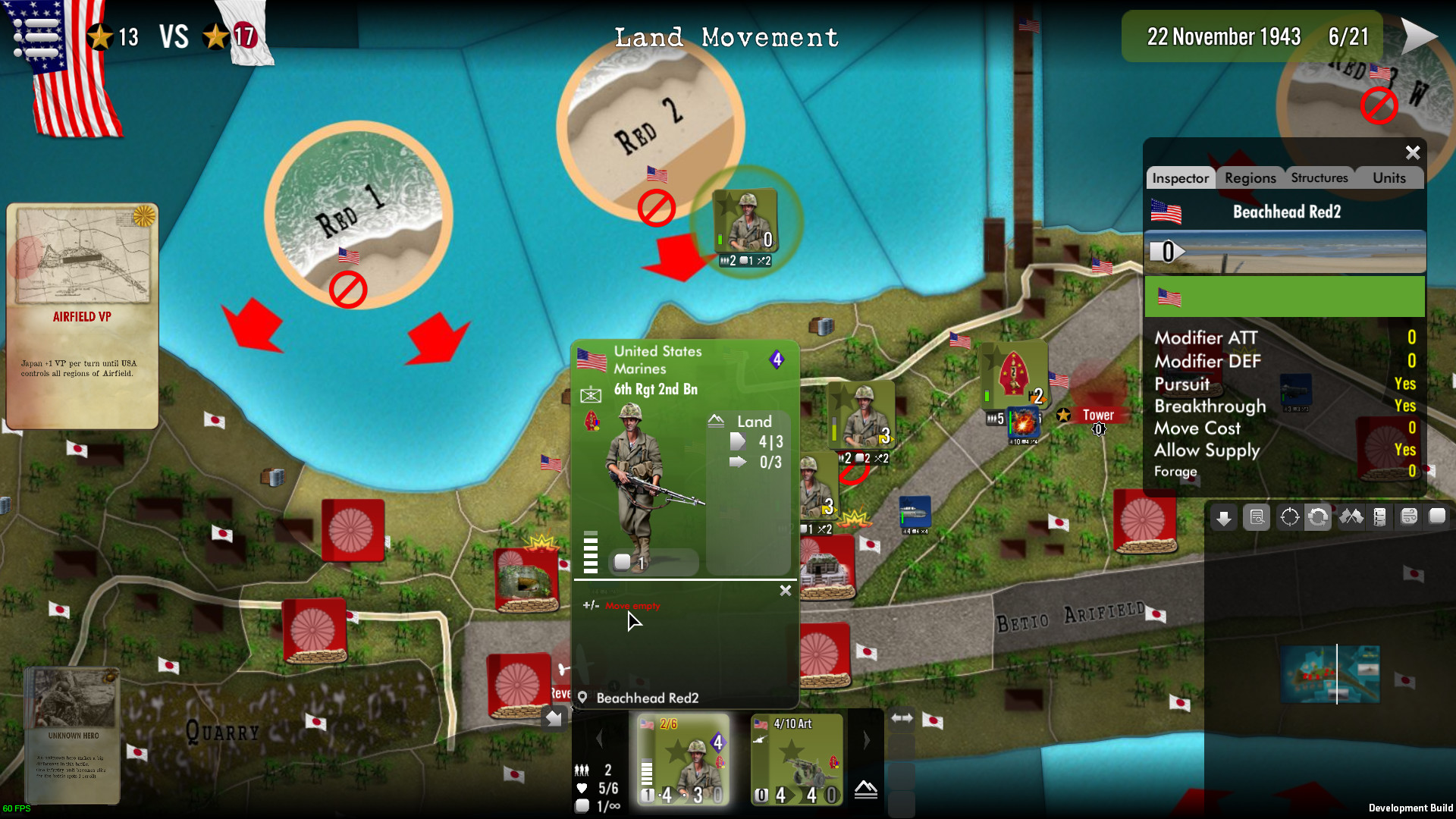Click the double-arrow swap button

pos(901,717)
